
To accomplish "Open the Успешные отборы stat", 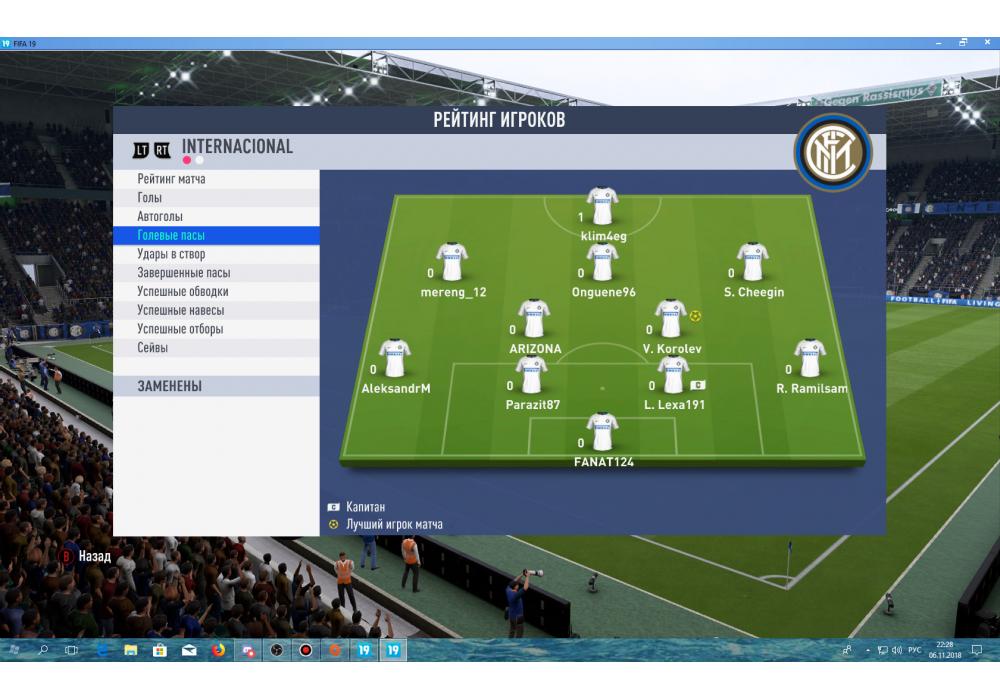I will click(180, 329).
